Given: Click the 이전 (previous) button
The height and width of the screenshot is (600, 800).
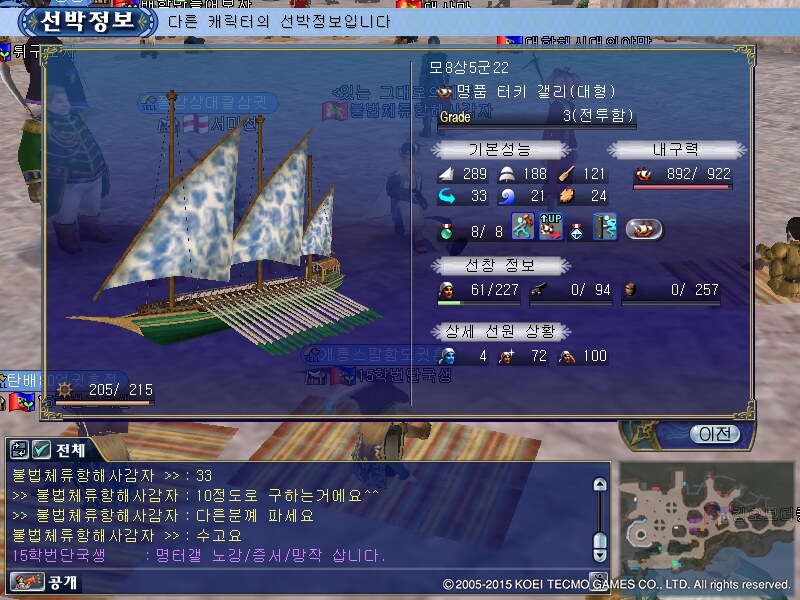Looking at the screenshot, I should tap(715, 434).
